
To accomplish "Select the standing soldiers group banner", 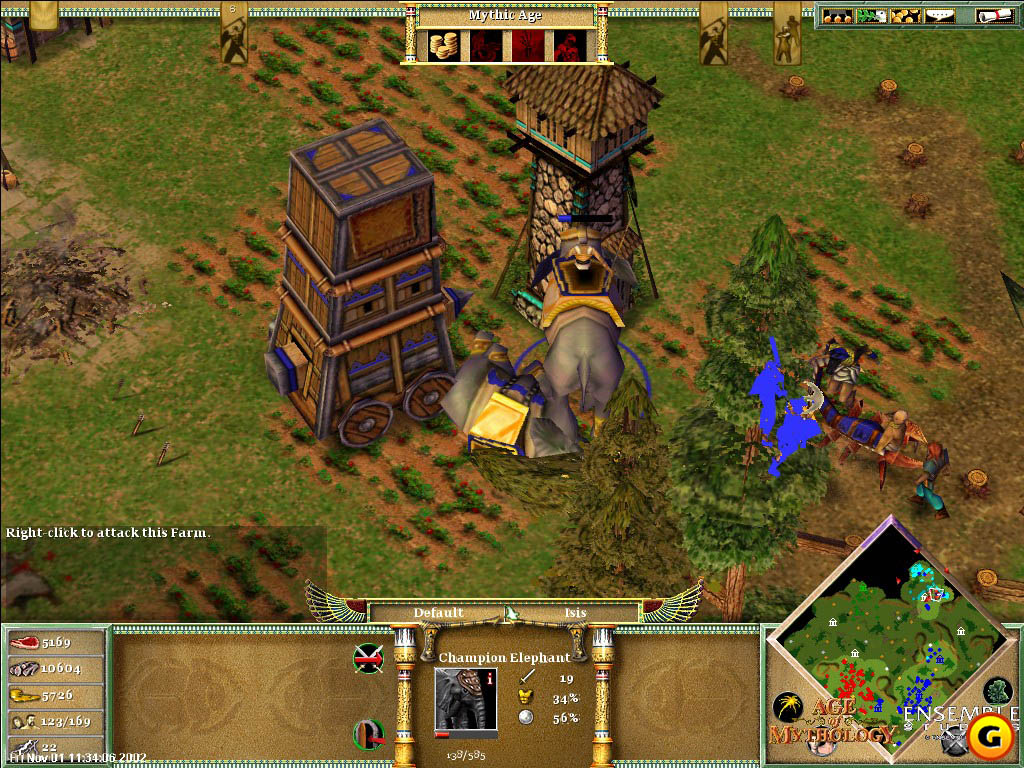I will coord(787,32).
